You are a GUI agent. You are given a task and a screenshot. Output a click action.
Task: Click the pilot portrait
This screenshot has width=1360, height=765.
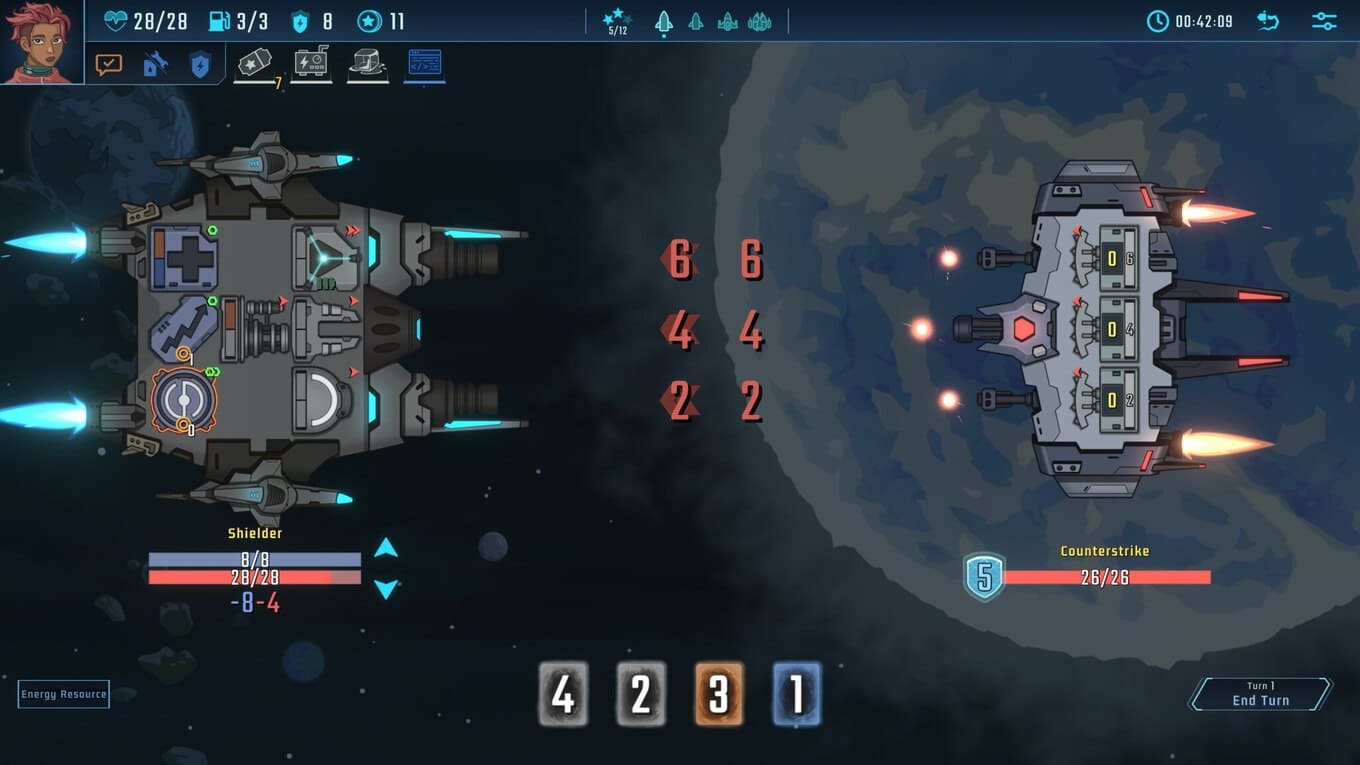(41, 42)
